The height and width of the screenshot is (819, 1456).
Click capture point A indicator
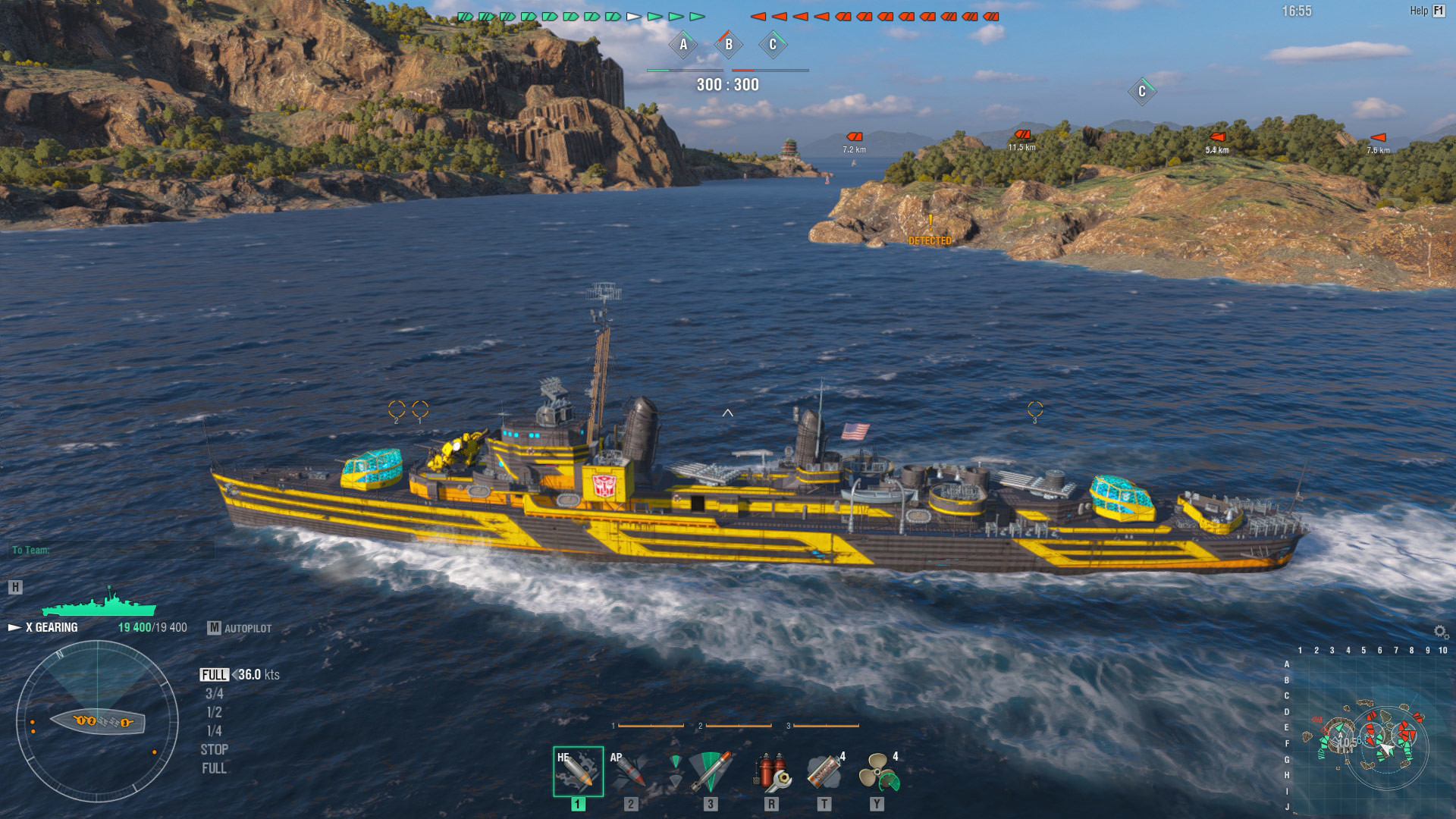683,45
